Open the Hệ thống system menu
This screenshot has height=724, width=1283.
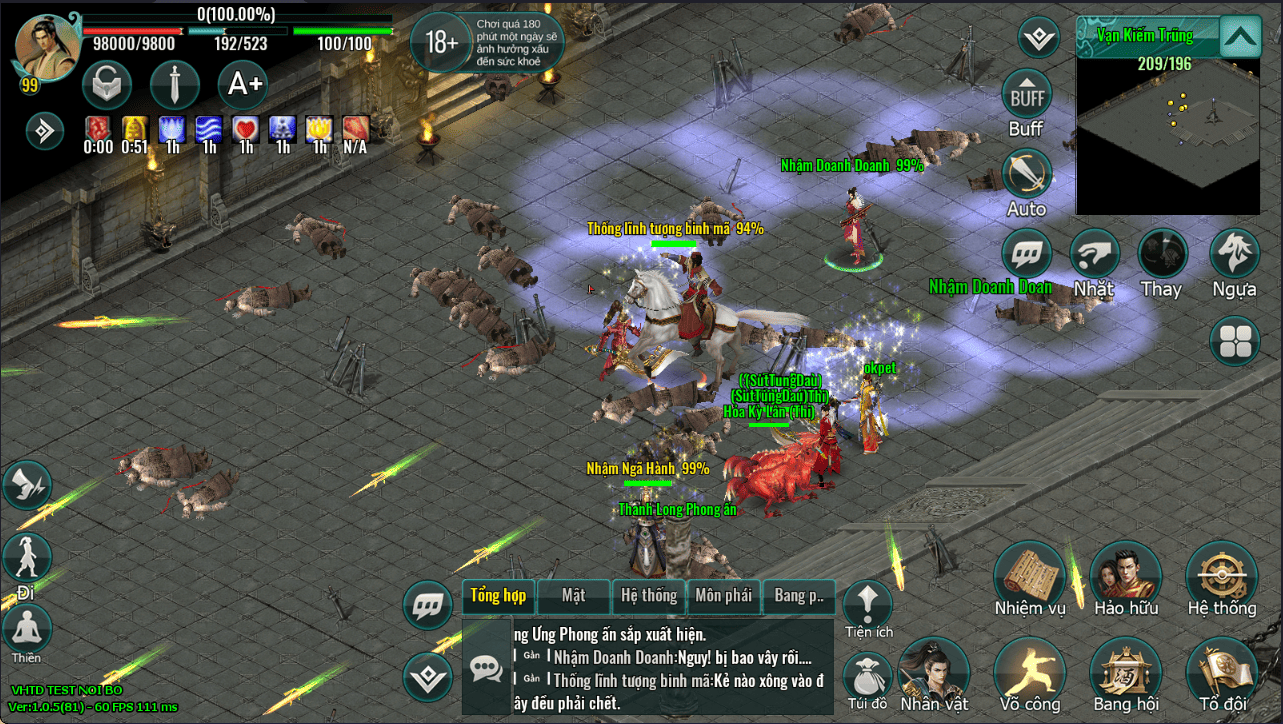tap(1221, 579)
